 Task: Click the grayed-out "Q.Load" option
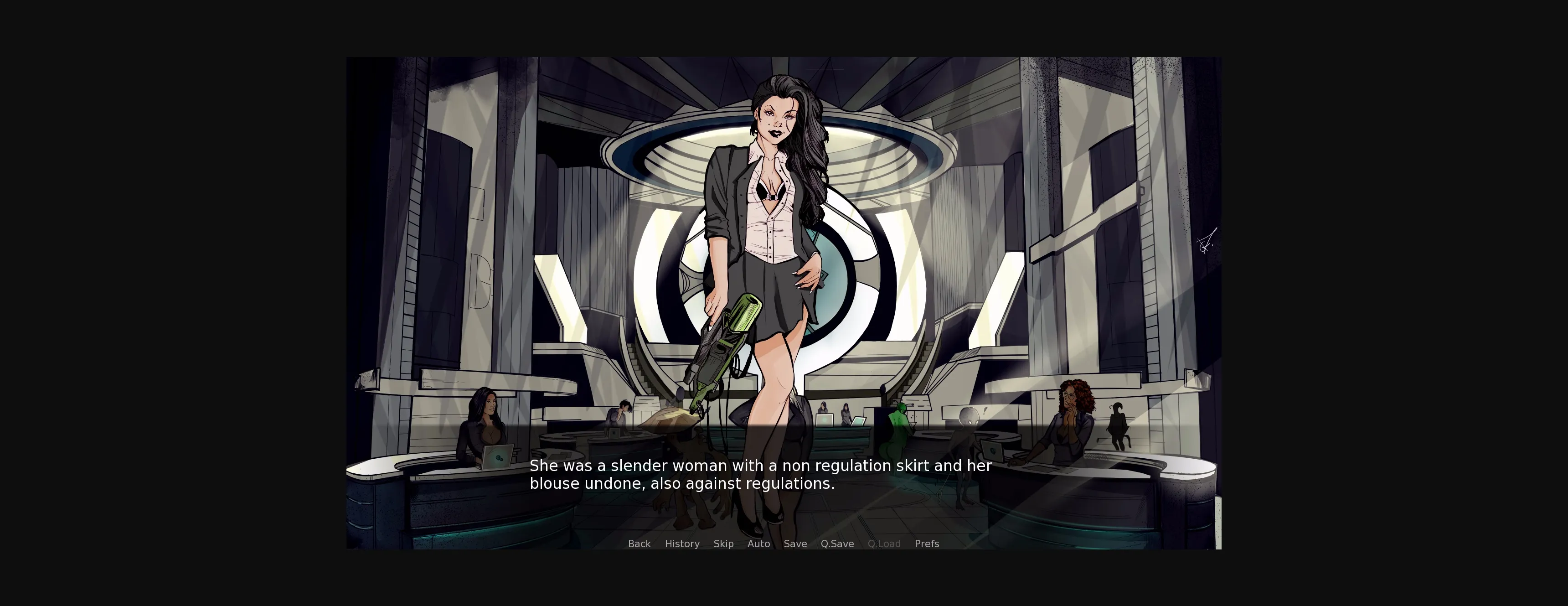coord(884,544)
